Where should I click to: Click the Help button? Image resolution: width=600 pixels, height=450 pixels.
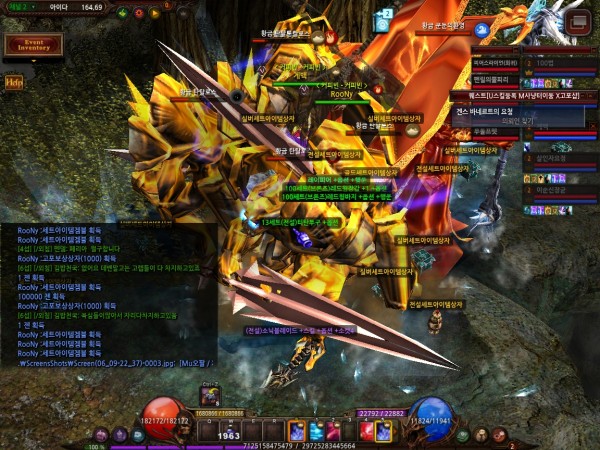[x=14, y=82]
